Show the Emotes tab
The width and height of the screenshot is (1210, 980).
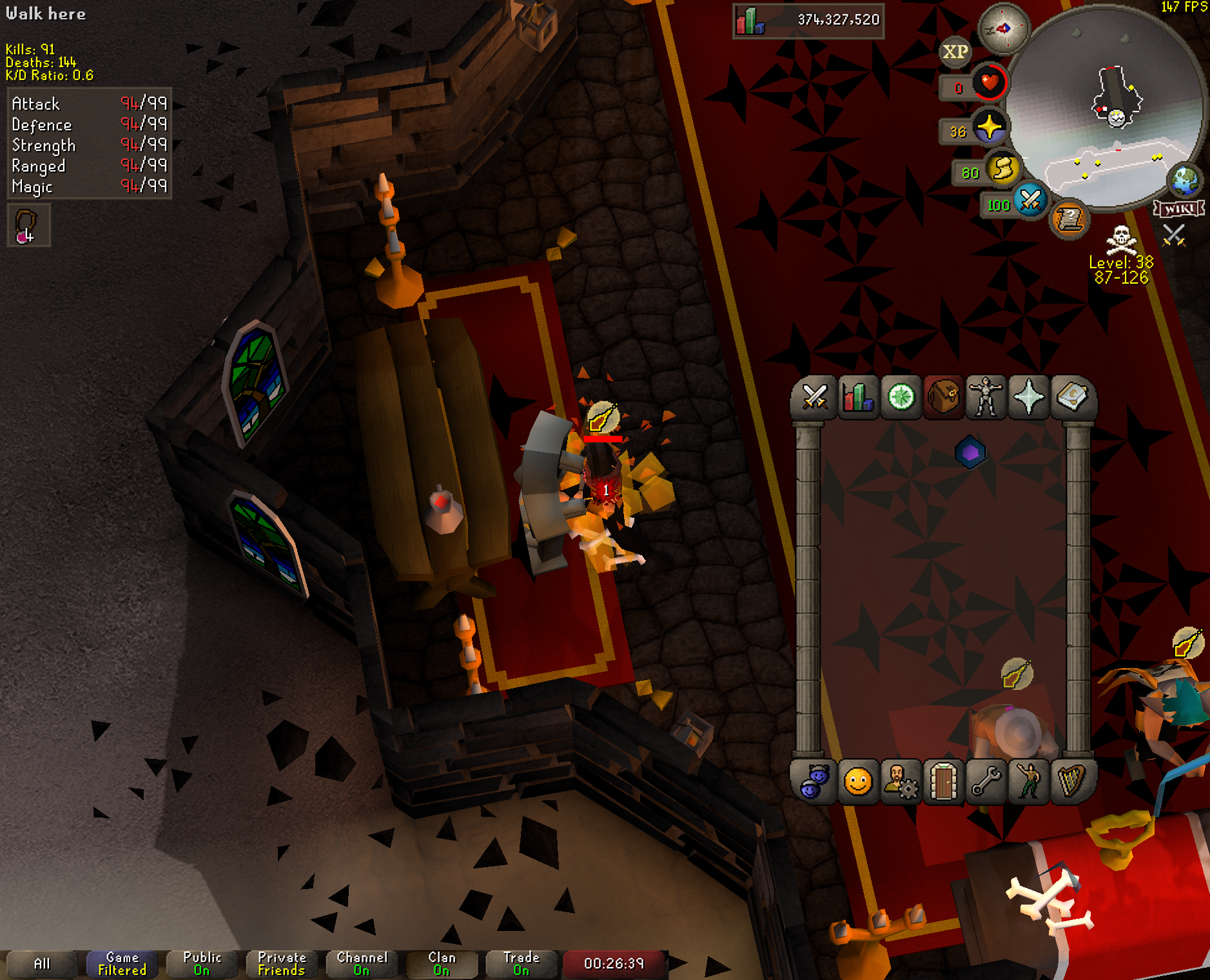pos(1029,783)
